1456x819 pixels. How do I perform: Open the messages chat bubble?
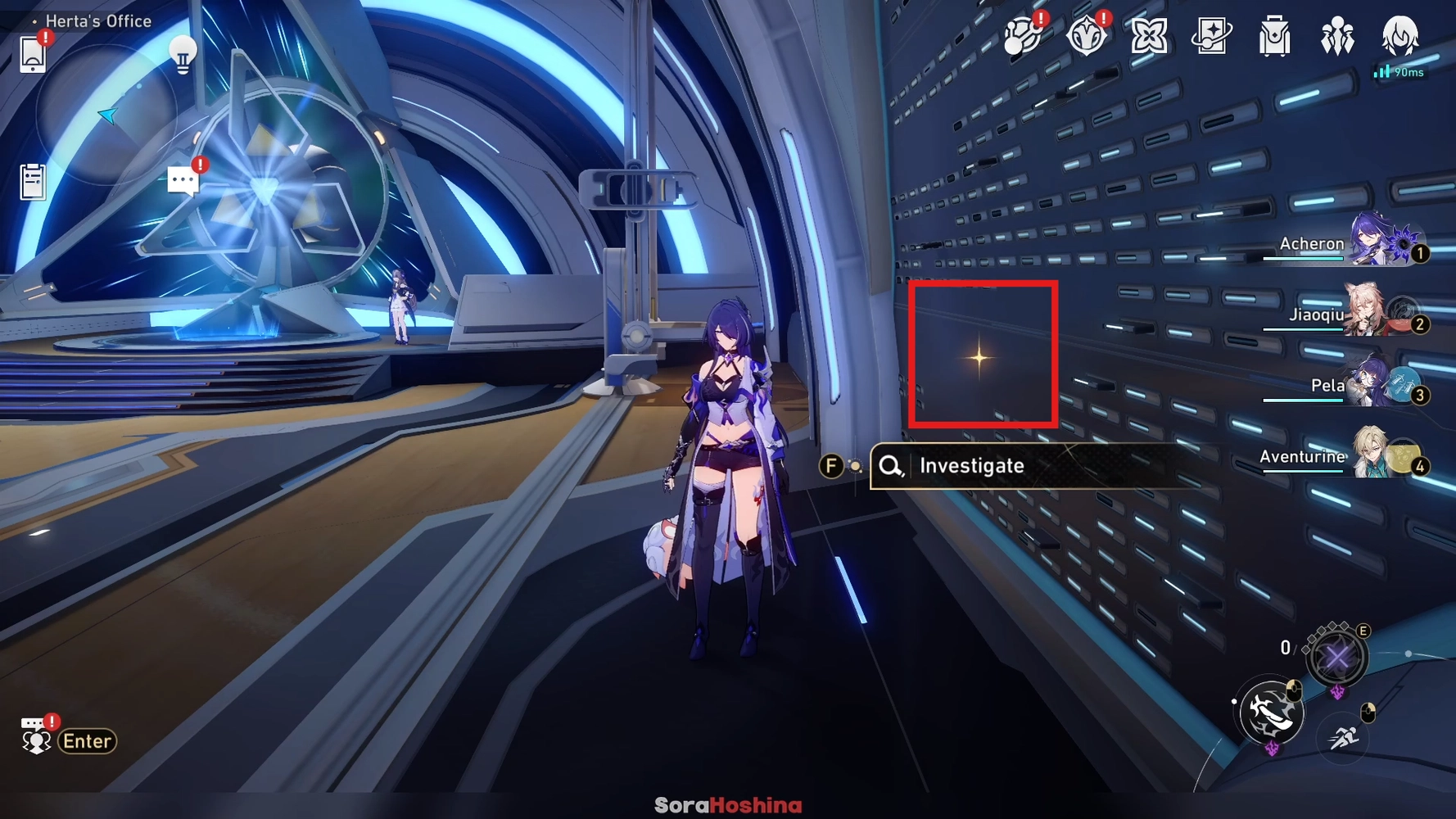(182, 179)
